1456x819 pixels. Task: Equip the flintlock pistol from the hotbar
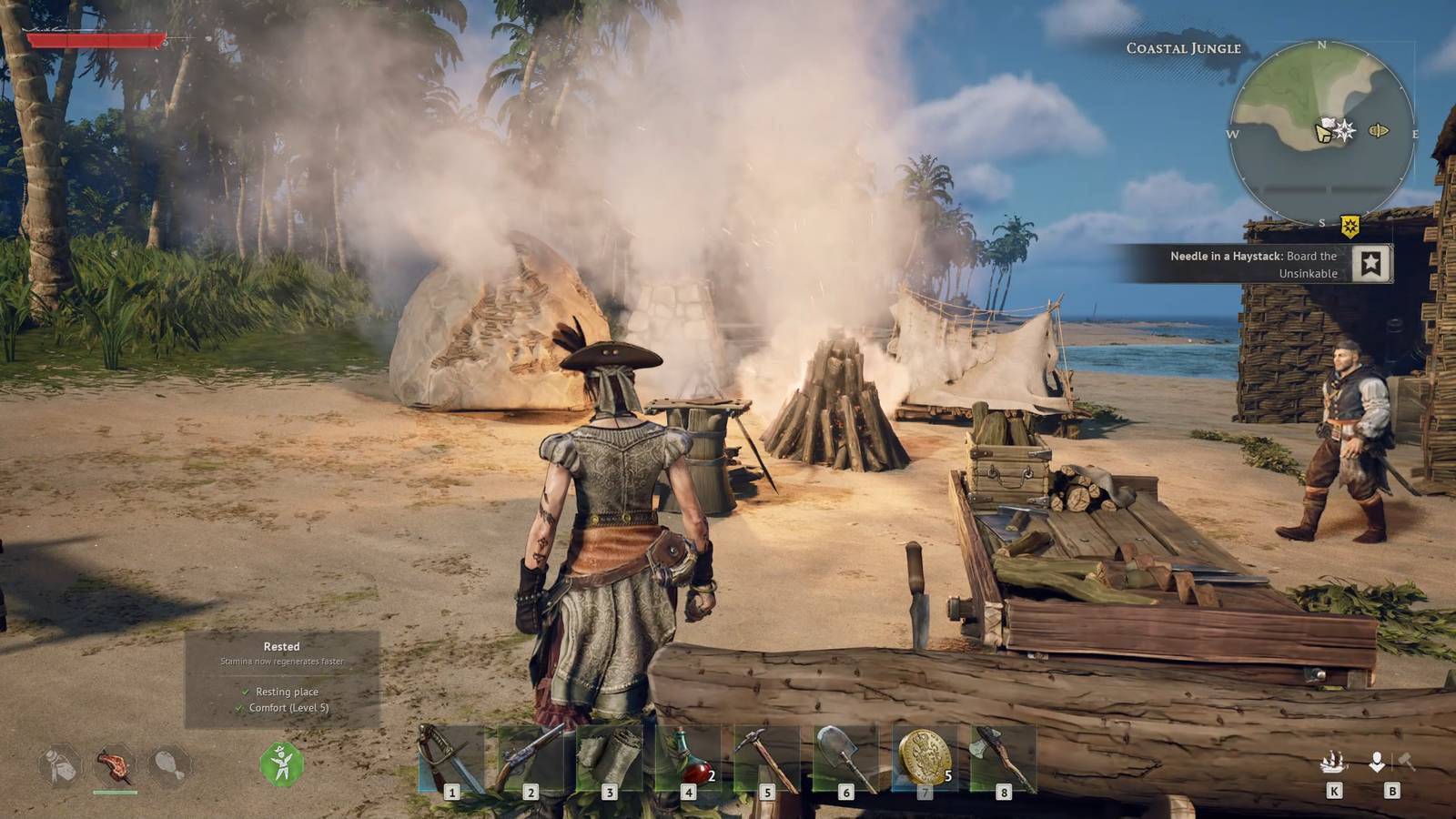[530, 760]
